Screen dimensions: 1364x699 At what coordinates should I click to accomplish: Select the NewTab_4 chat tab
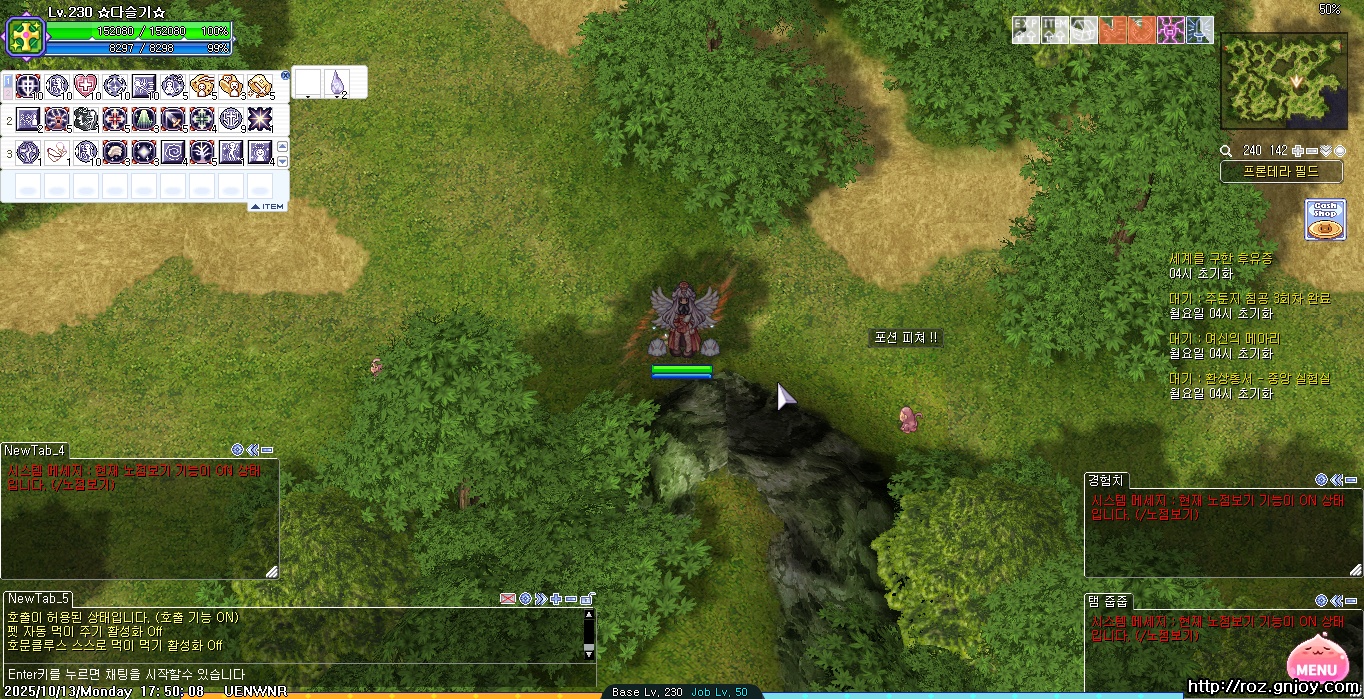point(35,450)
